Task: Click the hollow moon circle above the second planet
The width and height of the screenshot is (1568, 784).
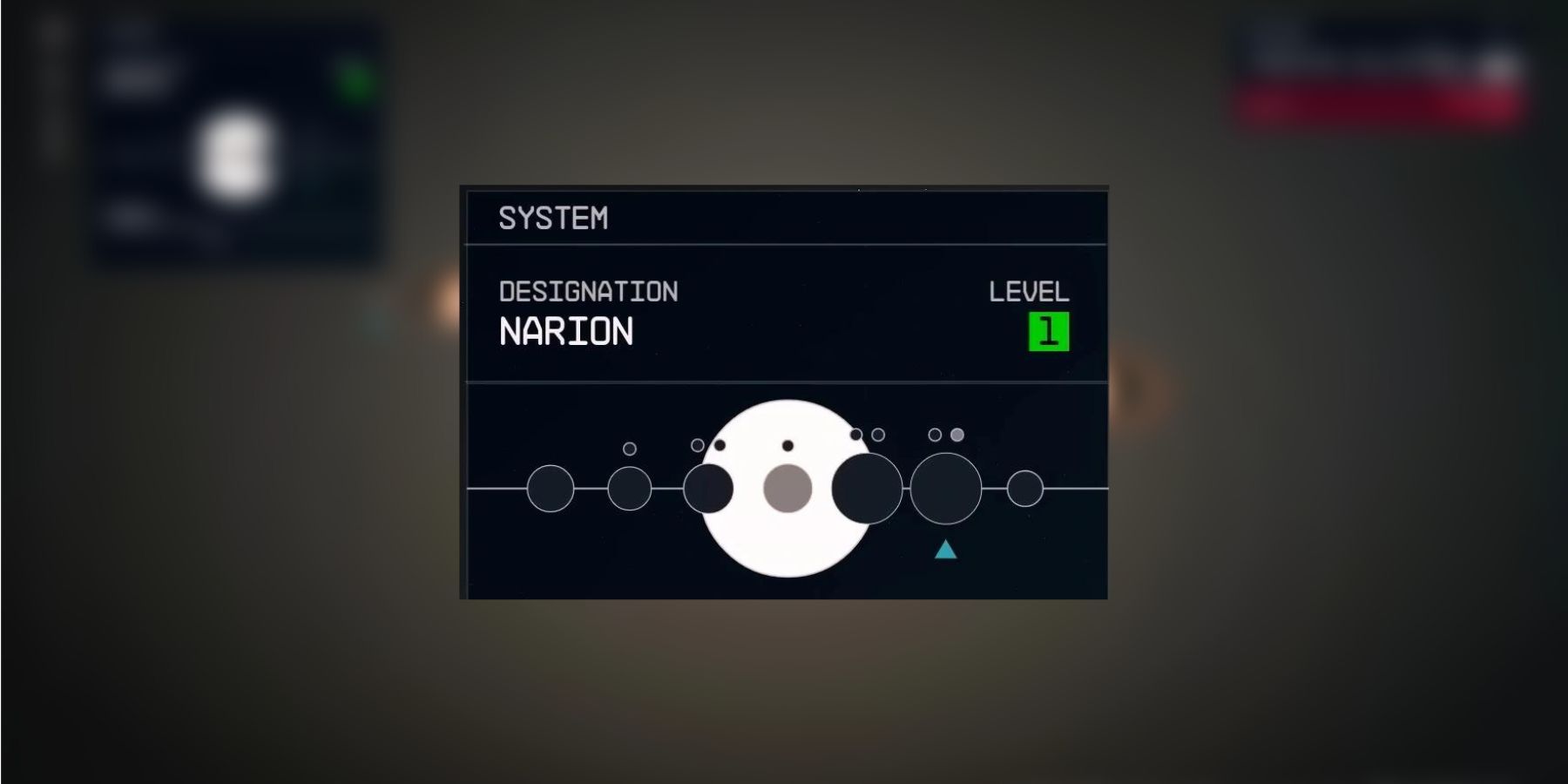Action: (x=629, y=449)
